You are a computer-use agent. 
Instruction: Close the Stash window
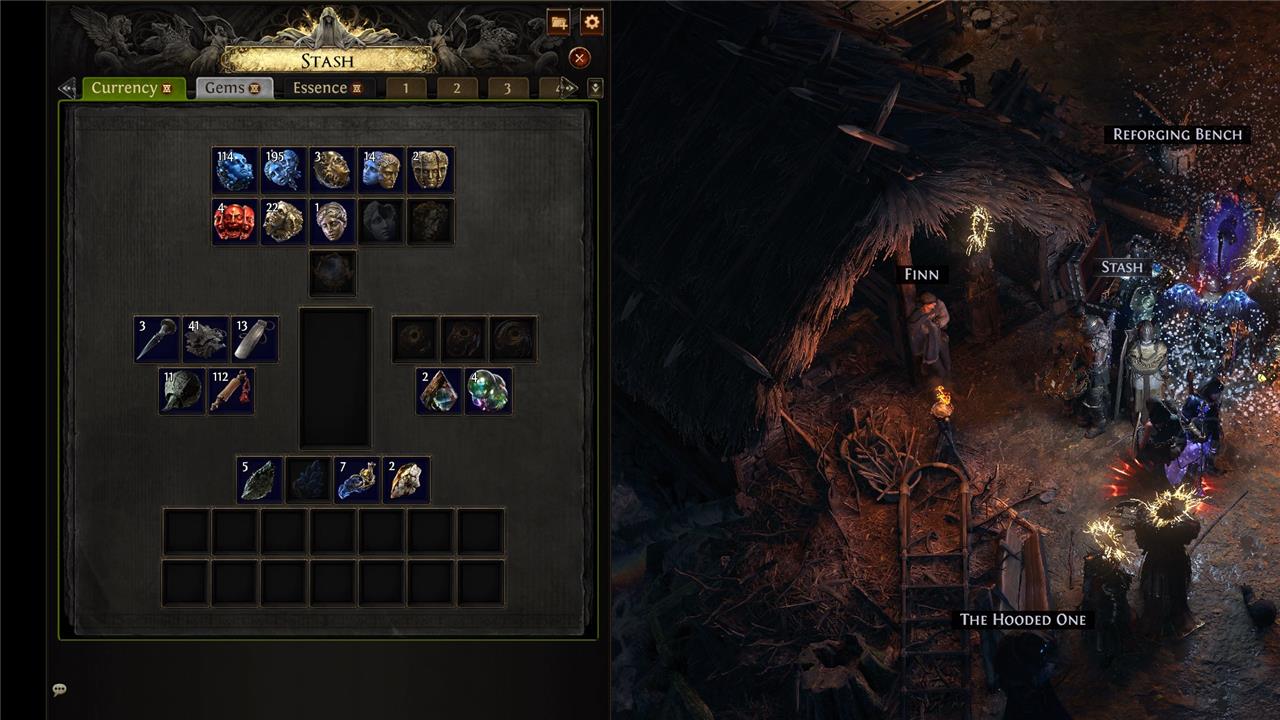point(579,58)
